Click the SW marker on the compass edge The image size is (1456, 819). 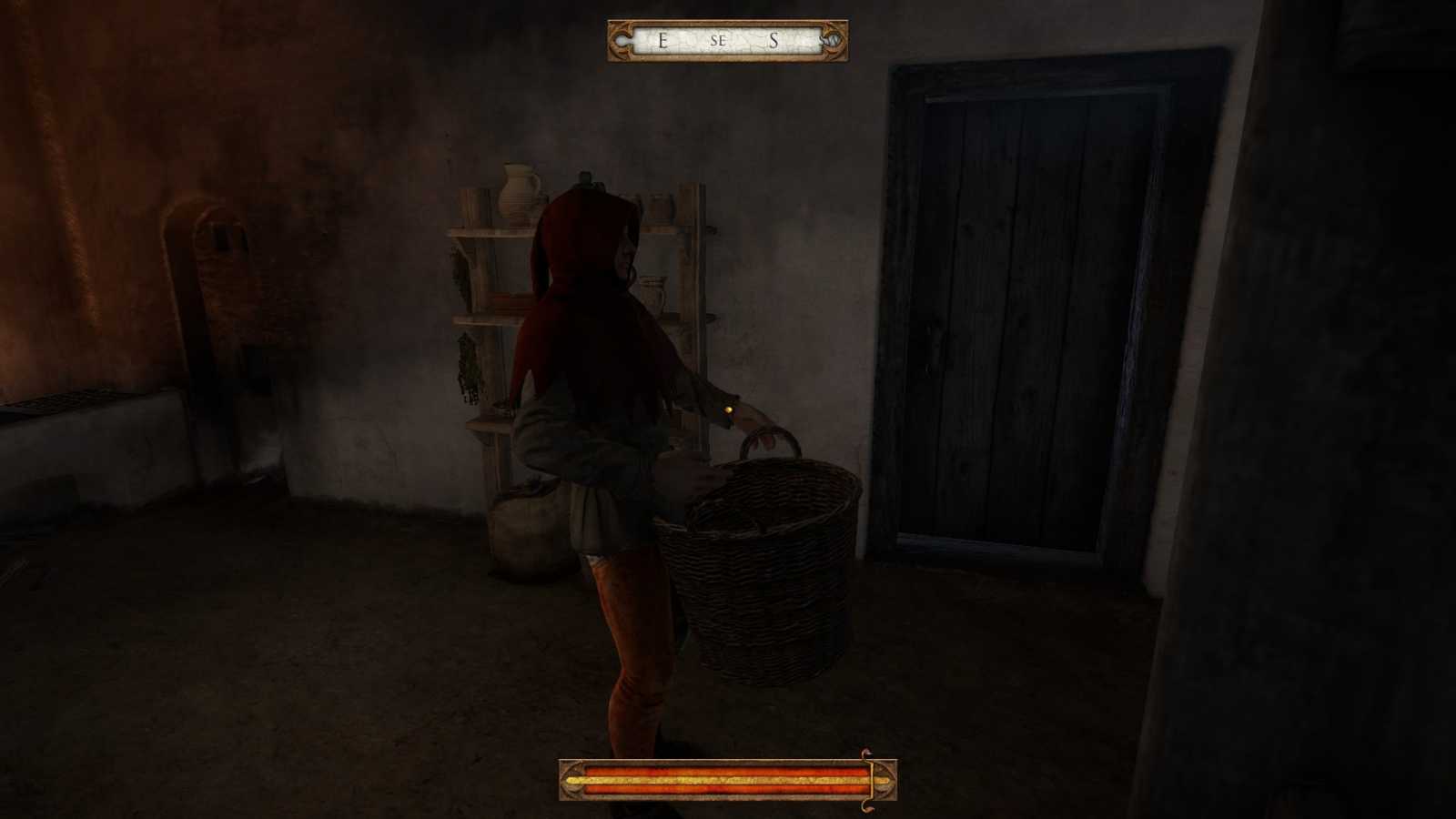pyautogui.click(x=830, y=42)
